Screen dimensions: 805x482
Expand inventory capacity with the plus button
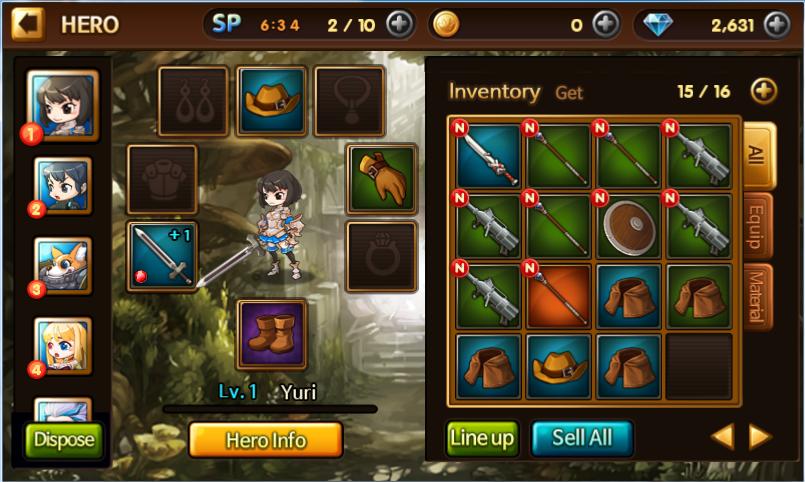coord(763,91)
